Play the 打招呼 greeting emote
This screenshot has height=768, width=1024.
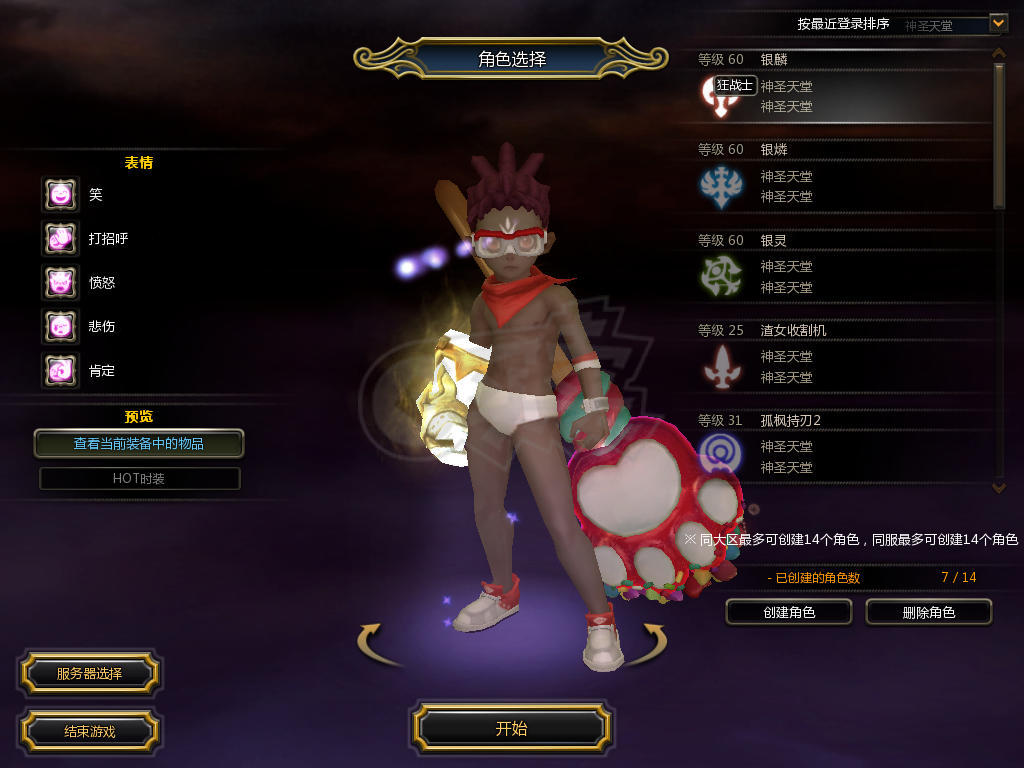60,238
